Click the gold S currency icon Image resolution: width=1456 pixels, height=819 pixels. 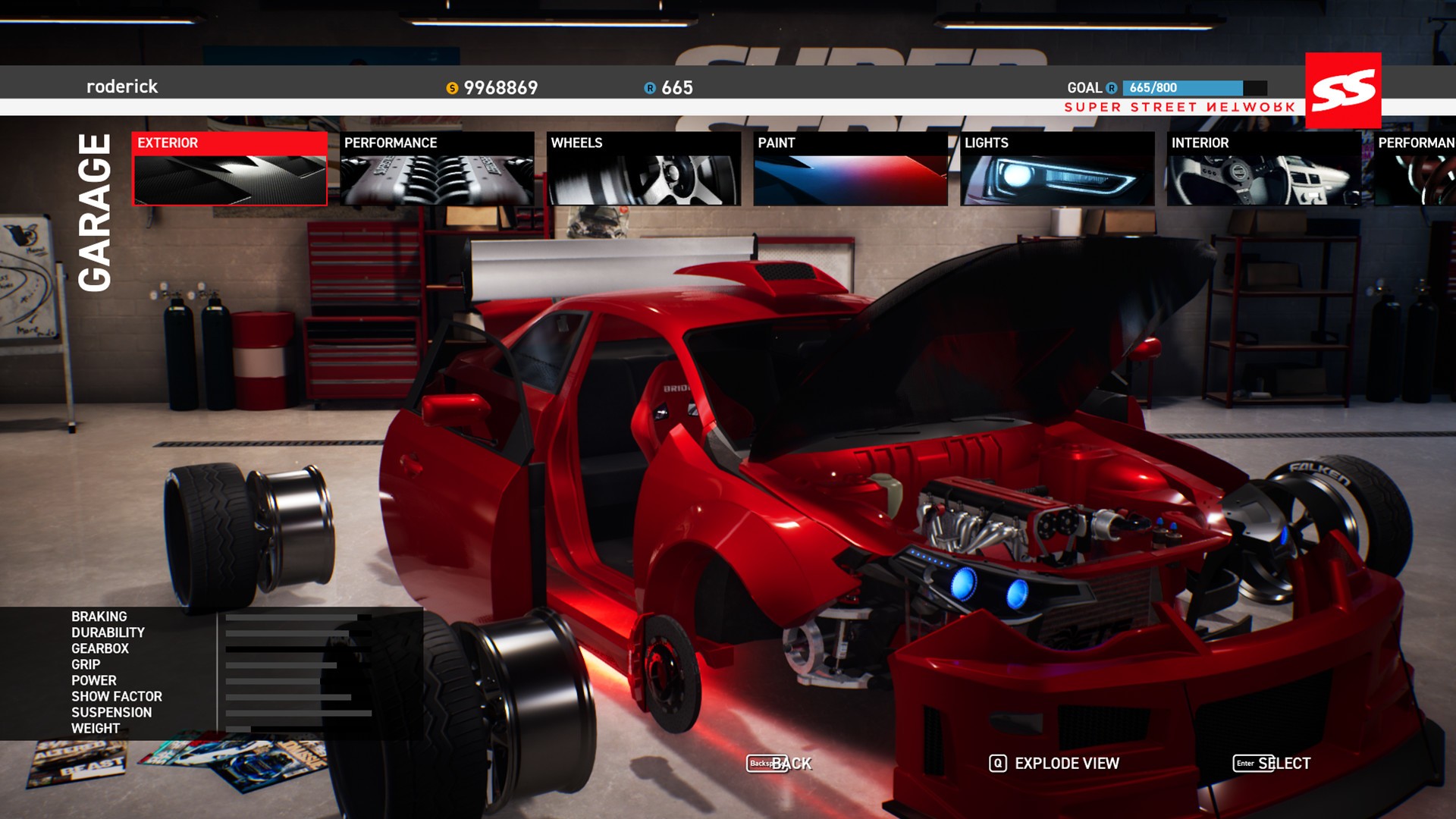coord(453,87)
